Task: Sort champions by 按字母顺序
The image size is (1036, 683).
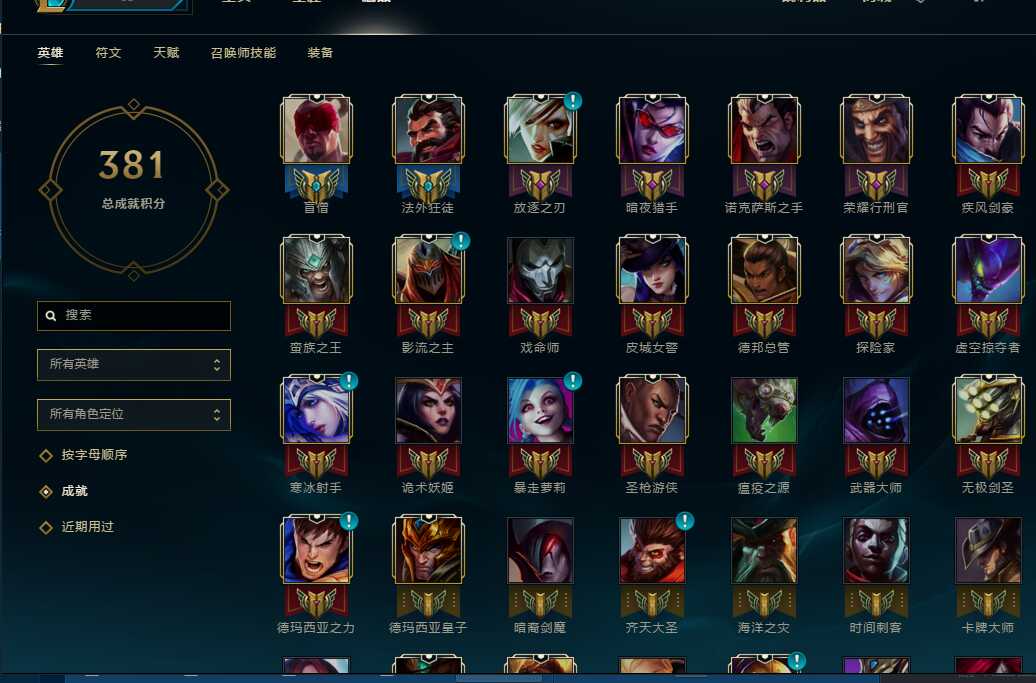Action: [94, 455]
